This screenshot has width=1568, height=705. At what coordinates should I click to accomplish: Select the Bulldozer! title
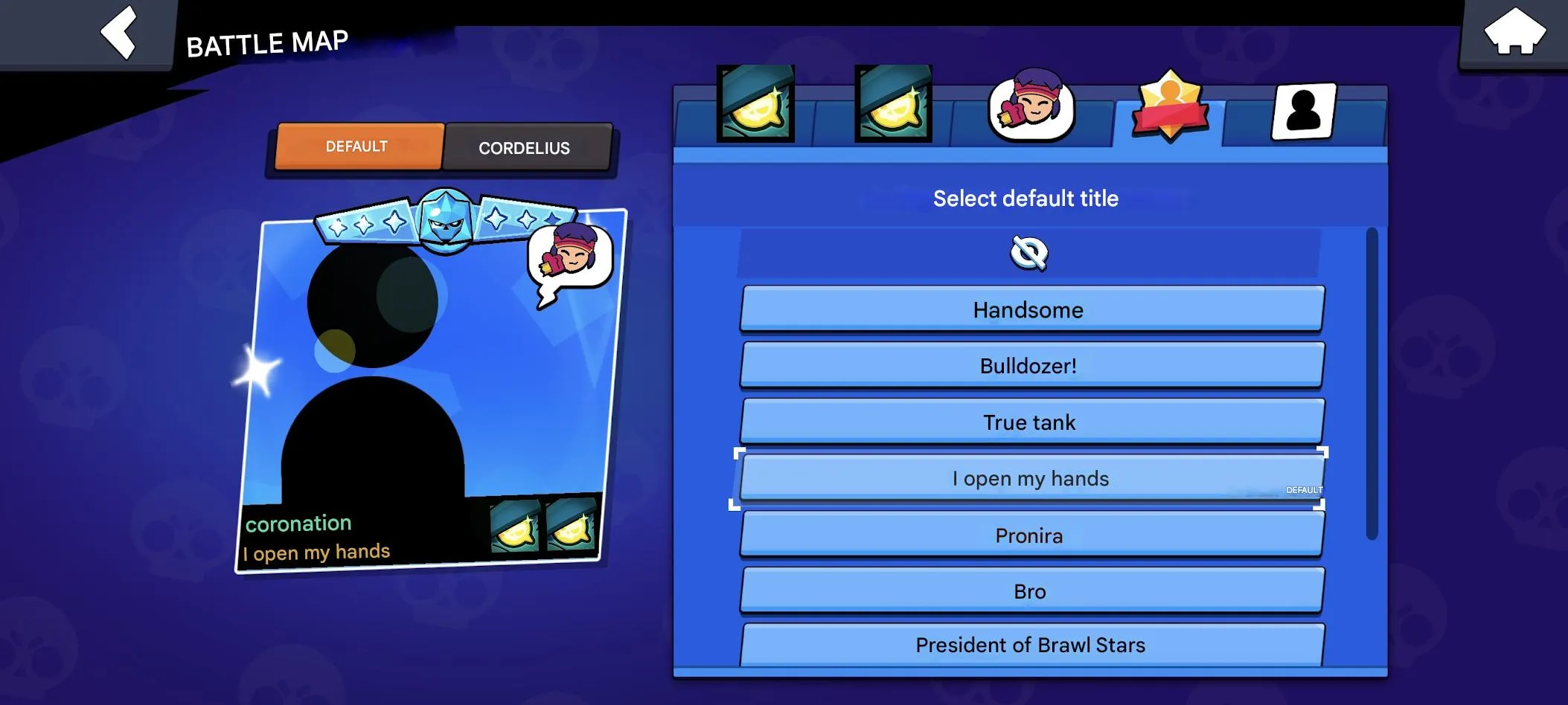tap(1031, 365)
